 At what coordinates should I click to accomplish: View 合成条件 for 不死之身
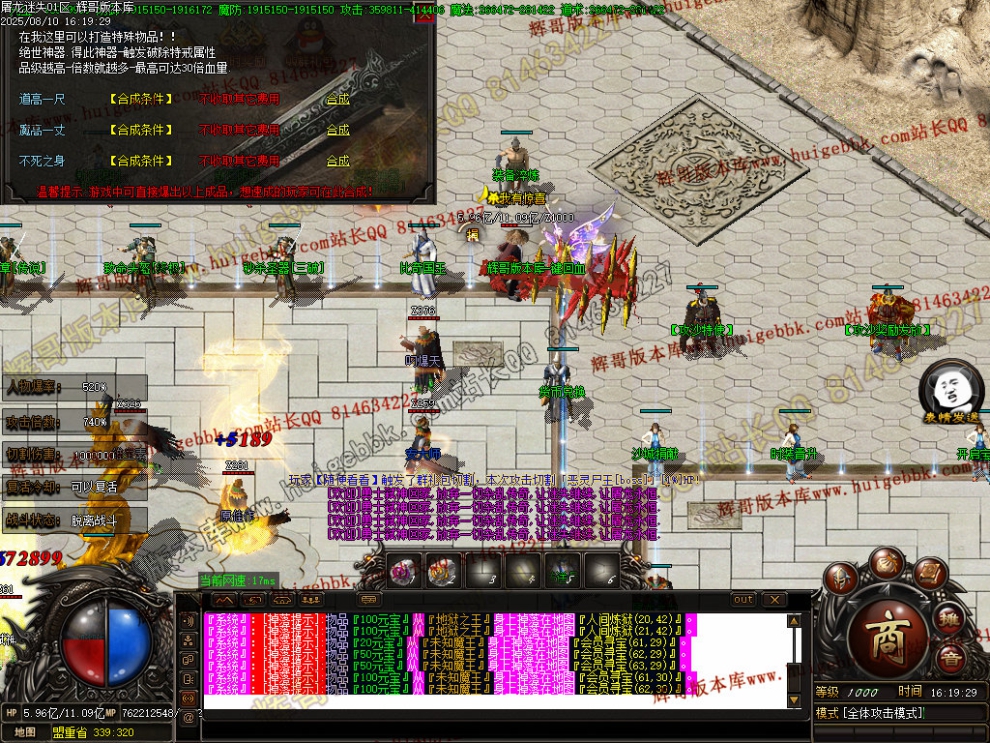tap(140, 161)
